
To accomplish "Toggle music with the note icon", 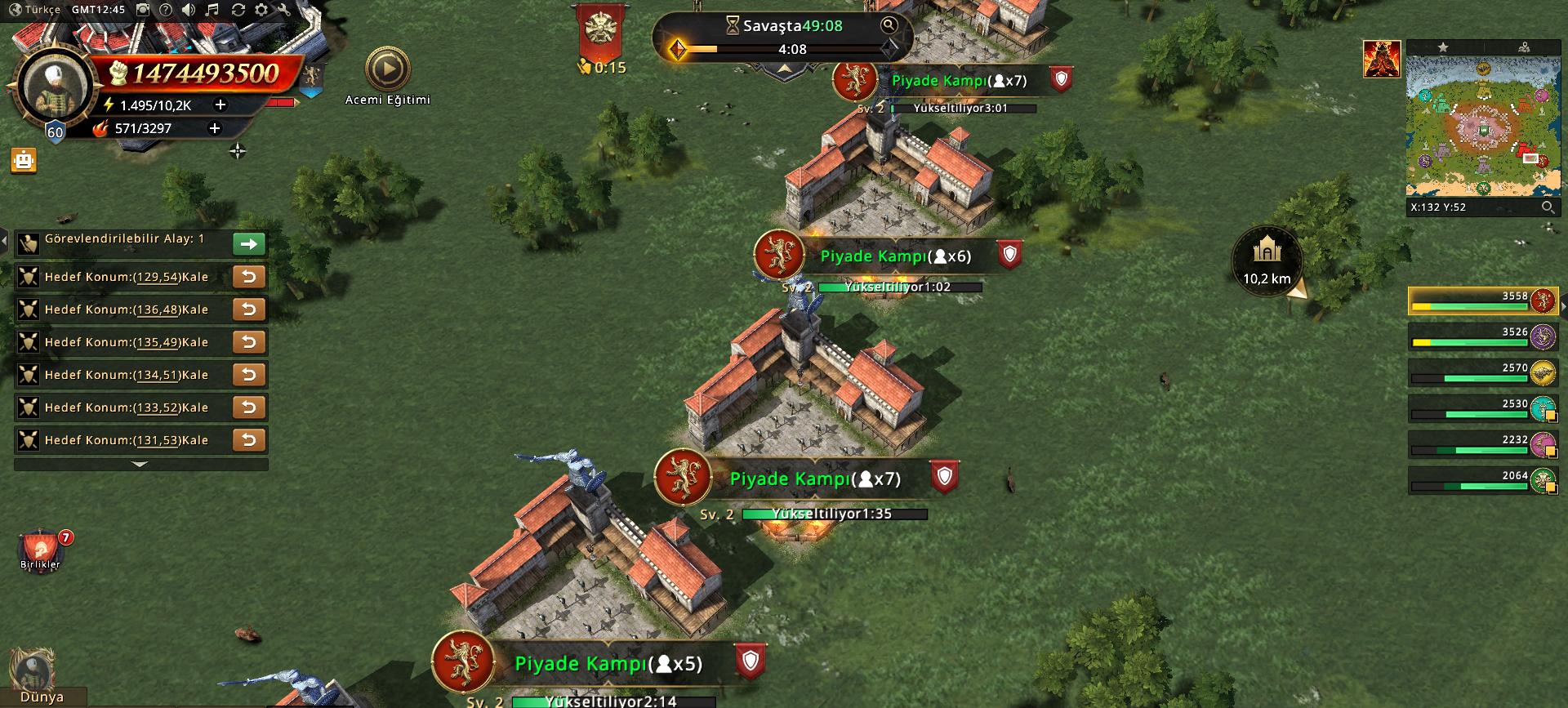I will pyautogui.click(x=212, y=10).
